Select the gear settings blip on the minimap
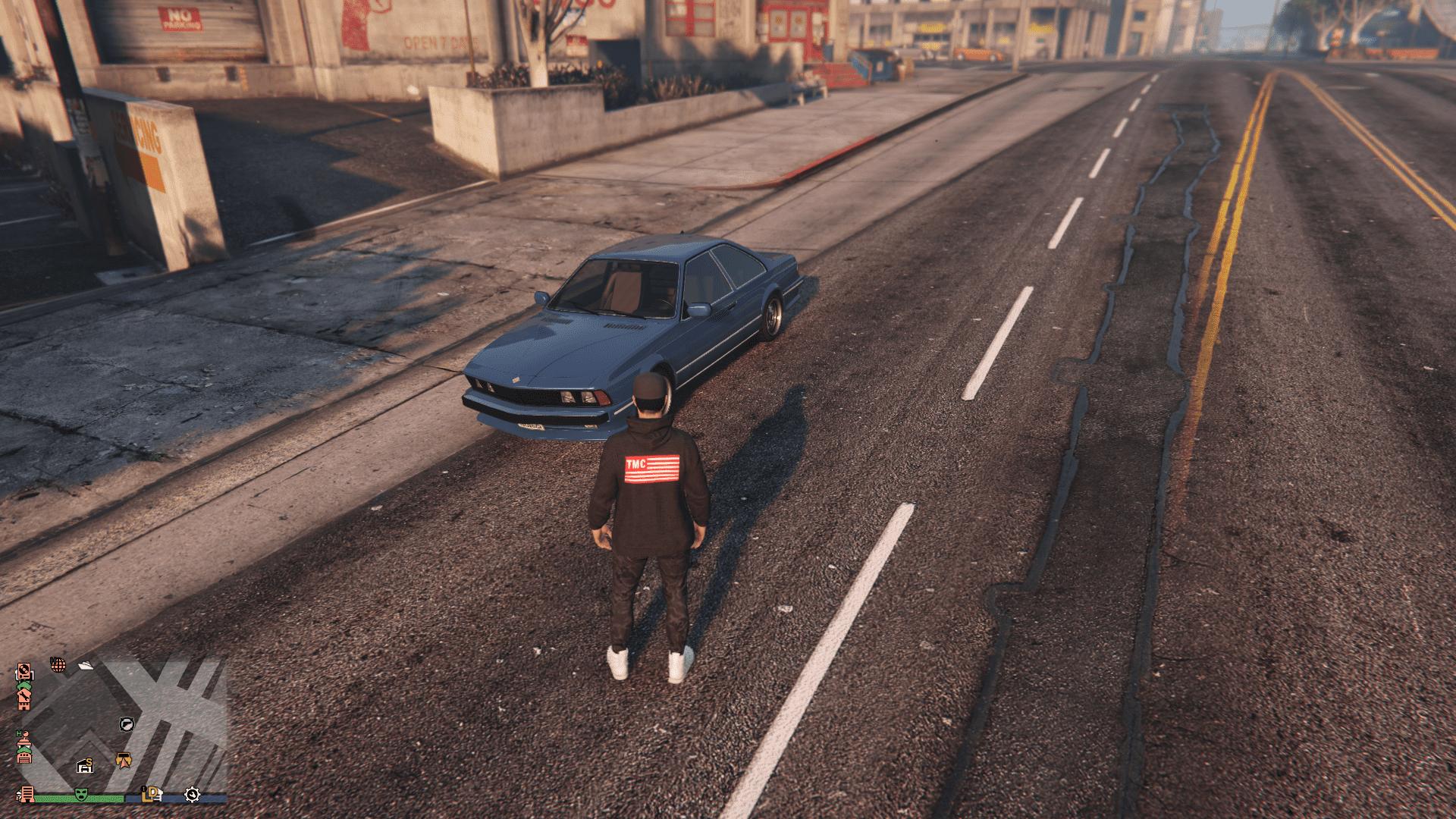The width and height of the screenshot is (1456, 819). coord(193,795)
